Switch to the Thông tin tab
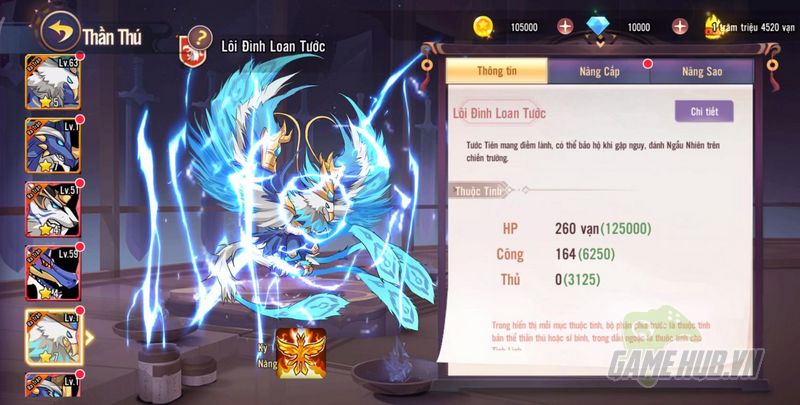The image size is (800, 405). click(496, 71)
